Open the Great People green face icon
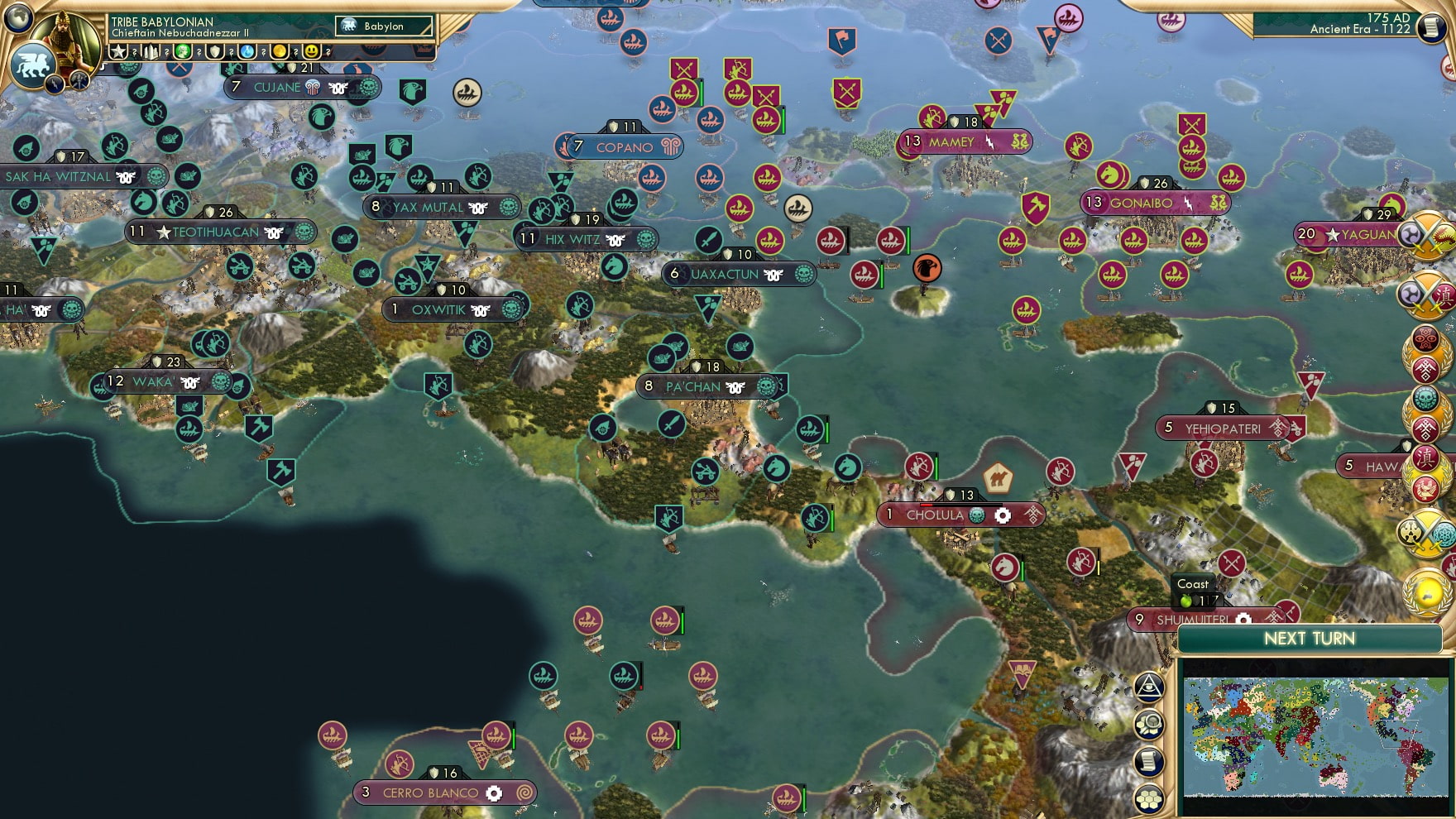The width and height of the screenshot is (1456, 819). tap(182, 50)
